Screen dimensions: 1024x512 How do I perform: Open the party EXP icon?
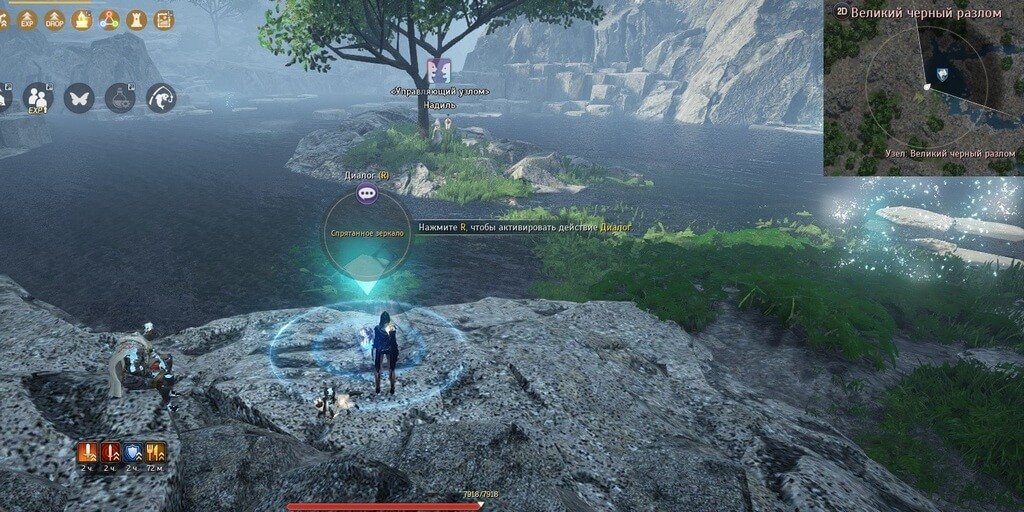pyautogui.click(x=37, y=97)
